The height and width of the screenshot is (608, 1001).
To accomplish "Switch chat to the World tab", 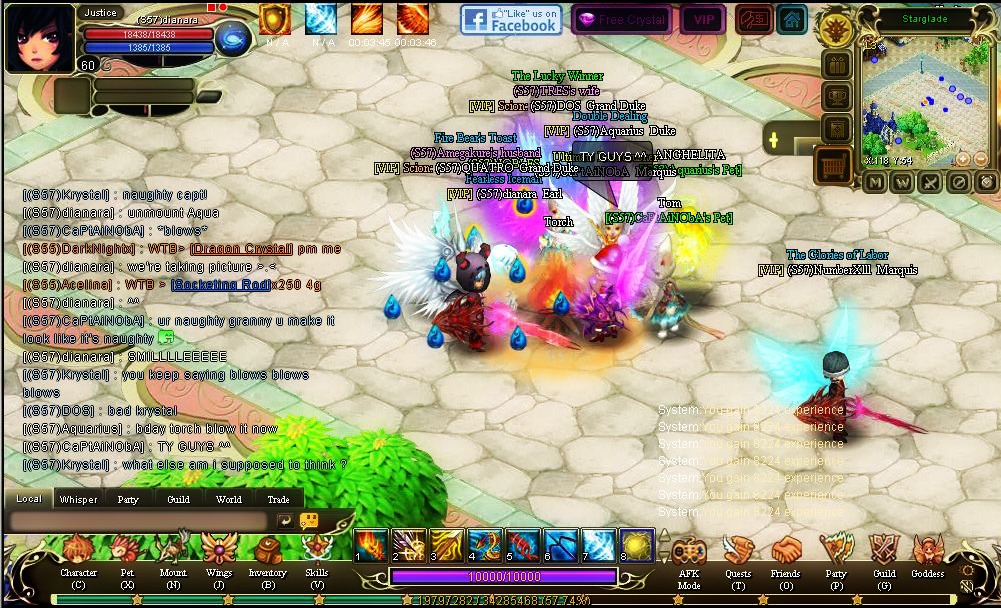I will tap(228, 499).
